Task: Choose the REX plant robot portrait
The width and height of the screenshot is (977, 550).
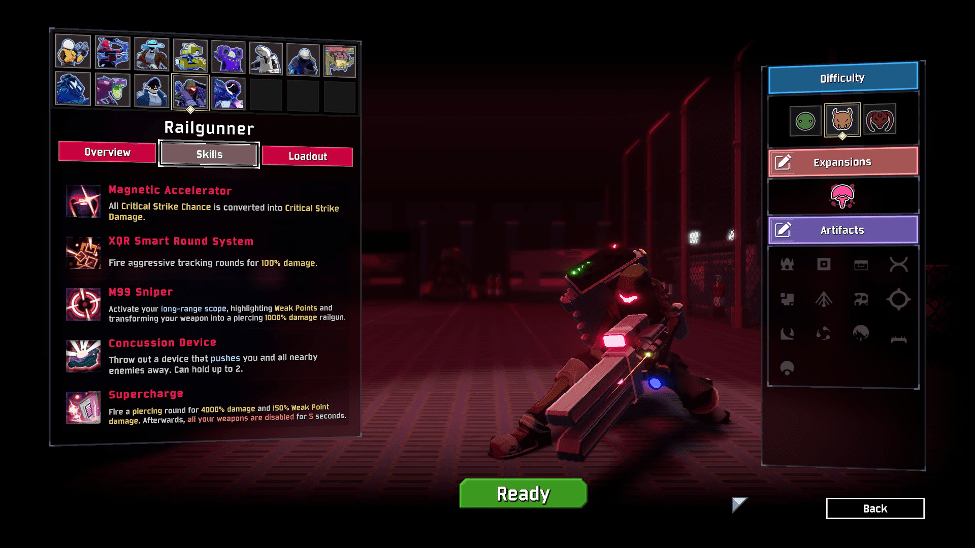Action: [340, 60]
